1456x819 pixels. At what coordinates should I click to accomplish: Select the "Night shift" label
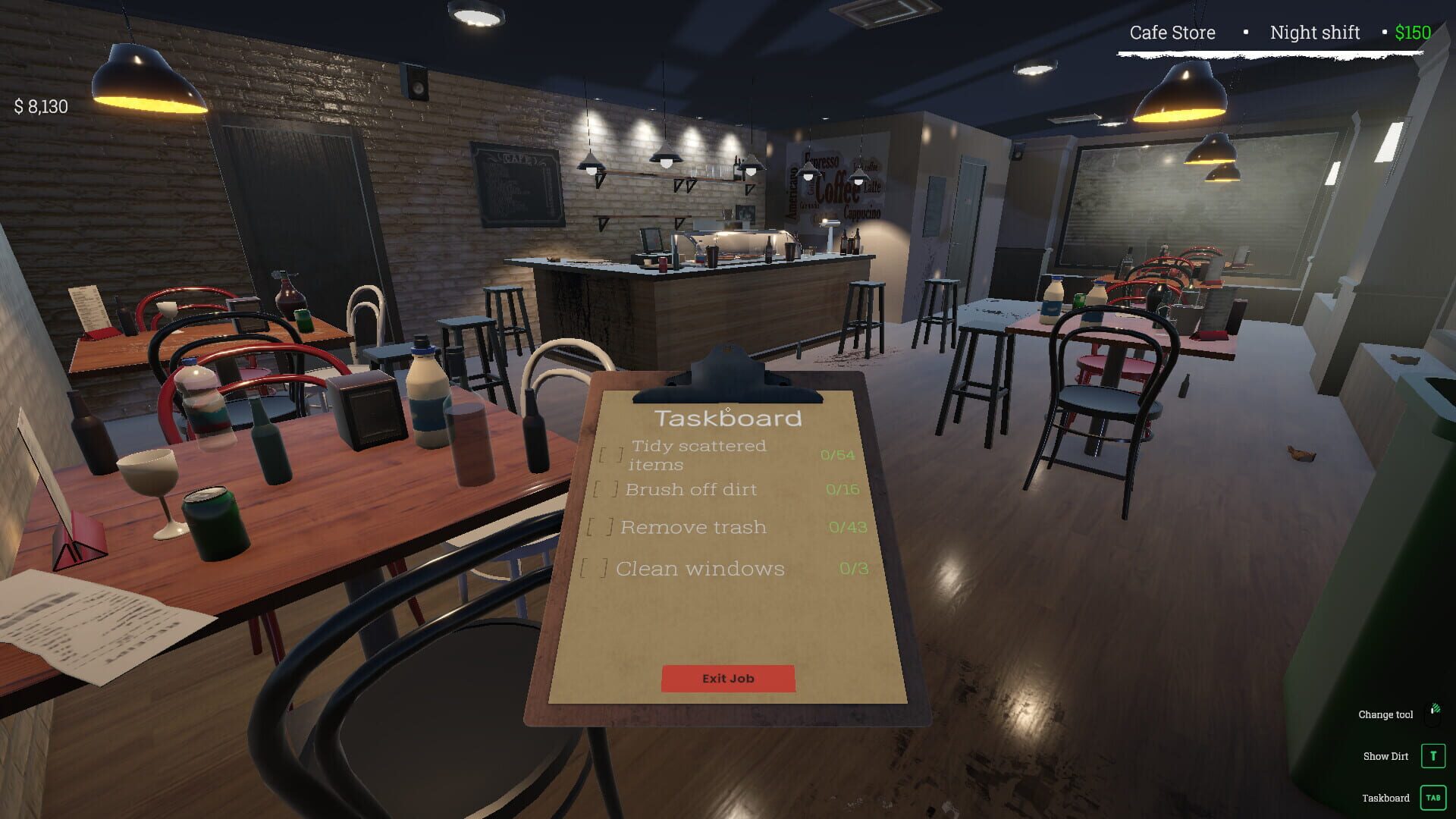[1314, 33]
